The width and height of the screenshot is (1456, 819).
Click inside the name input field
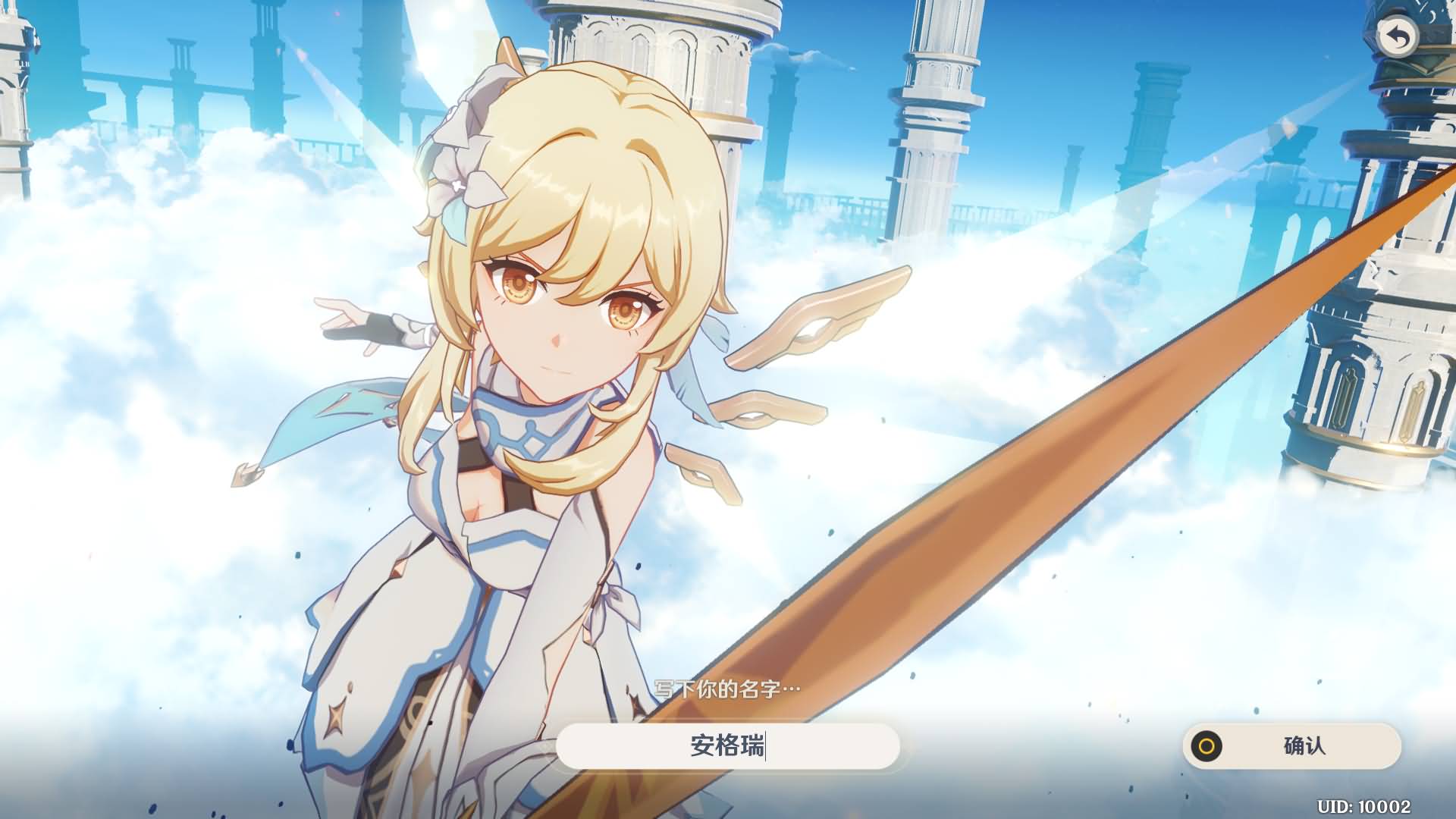728,747
